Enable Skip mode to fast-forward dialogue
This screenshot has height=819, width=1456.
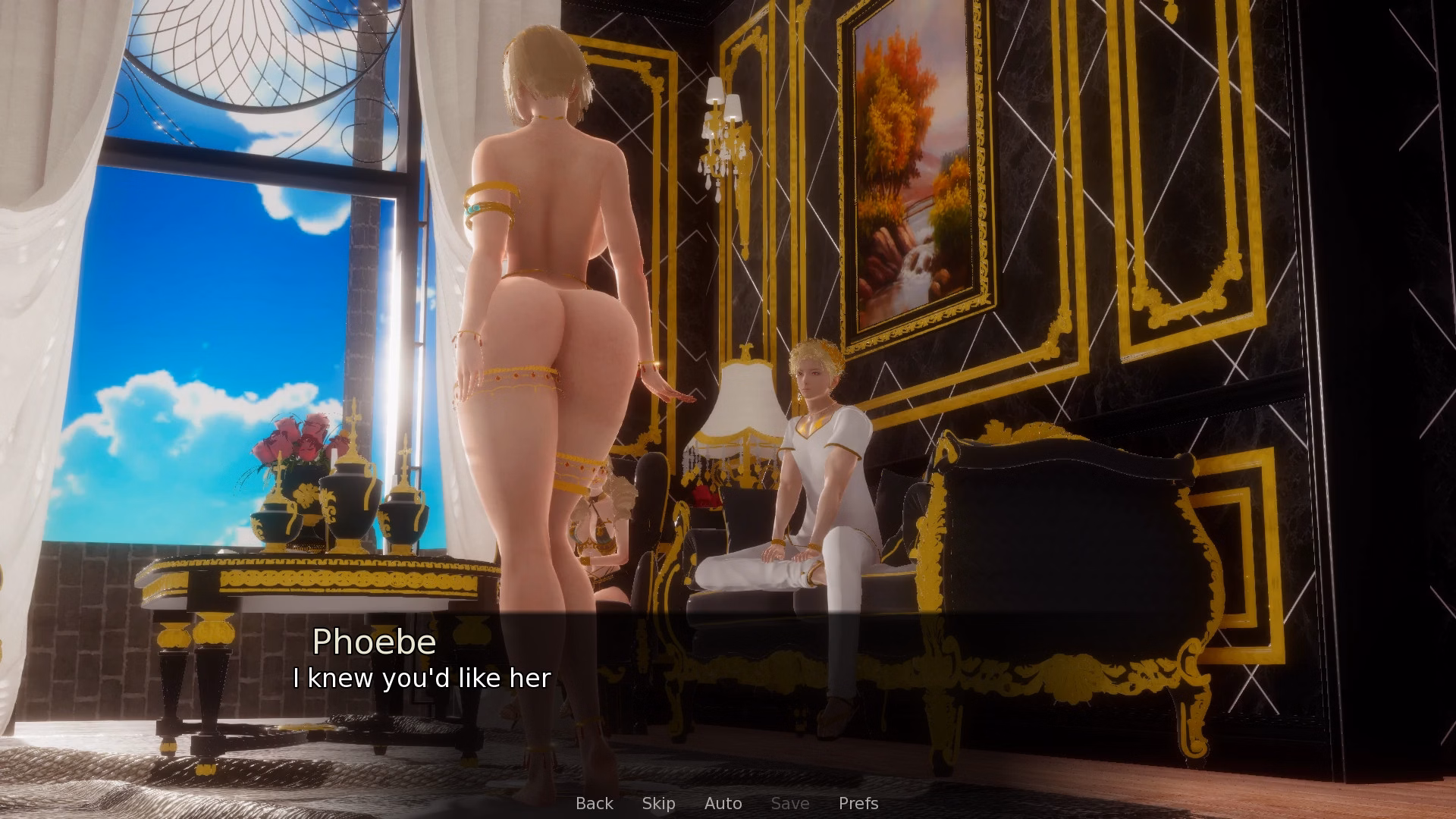658,803
